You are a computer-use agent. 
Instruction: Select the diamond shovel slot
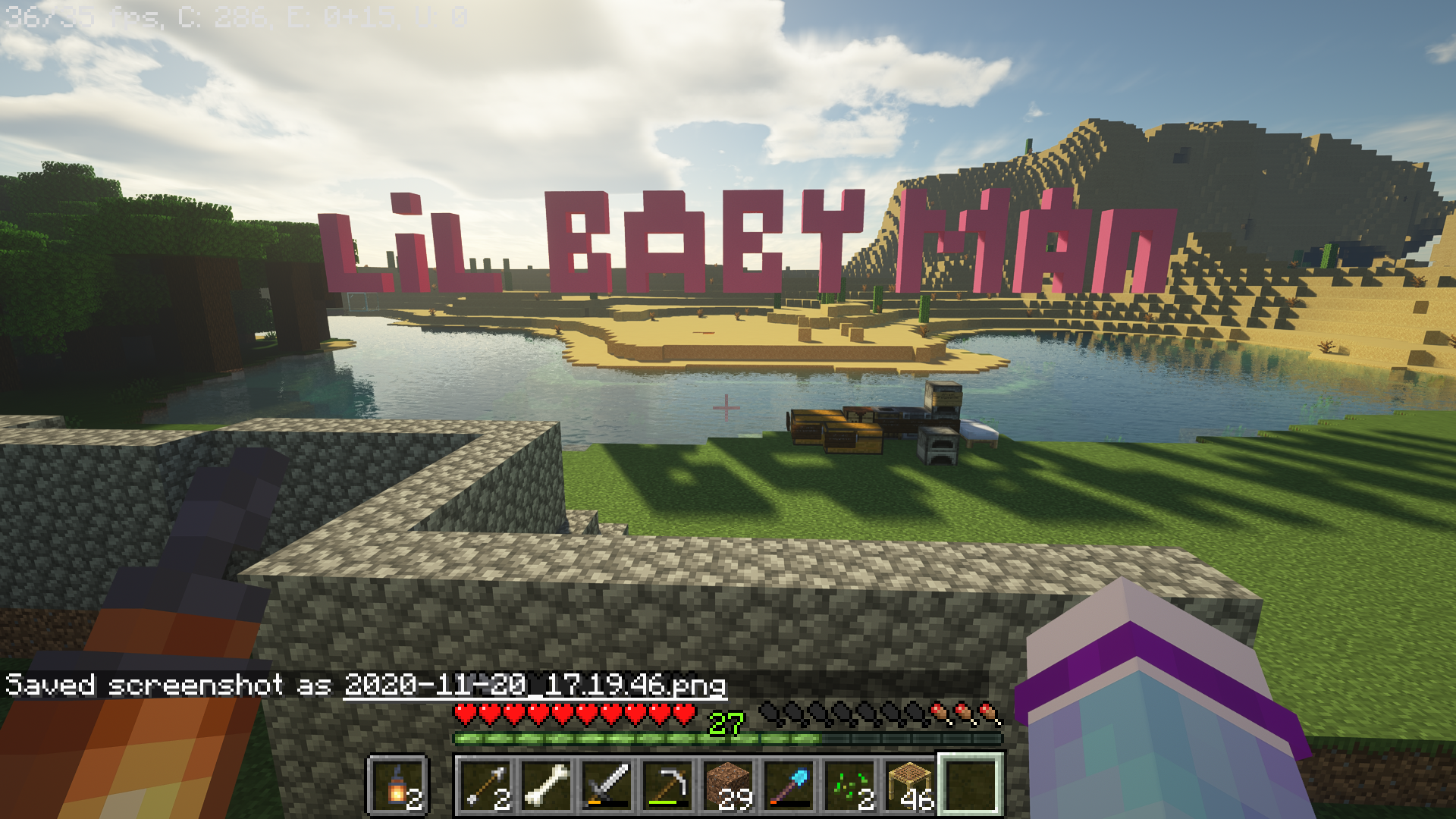pos(789,785)
